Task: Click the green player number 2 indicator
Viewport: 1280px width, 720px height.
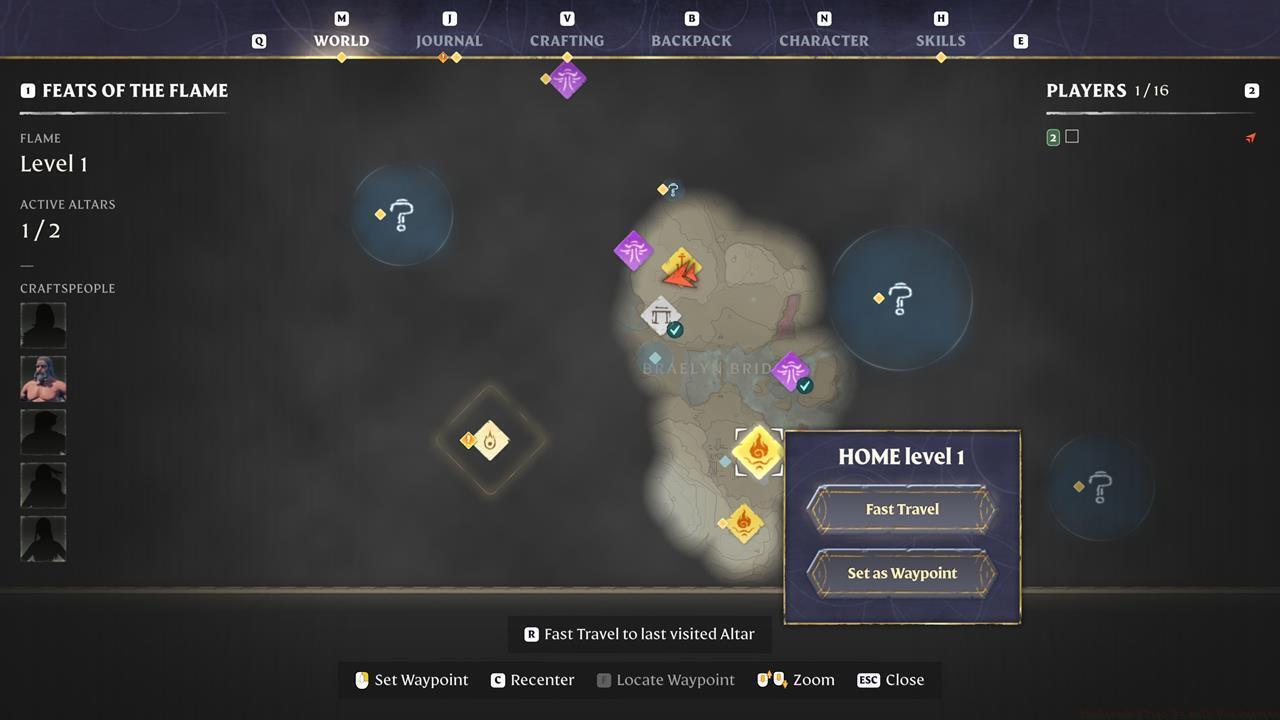Action: point(1052,136)
